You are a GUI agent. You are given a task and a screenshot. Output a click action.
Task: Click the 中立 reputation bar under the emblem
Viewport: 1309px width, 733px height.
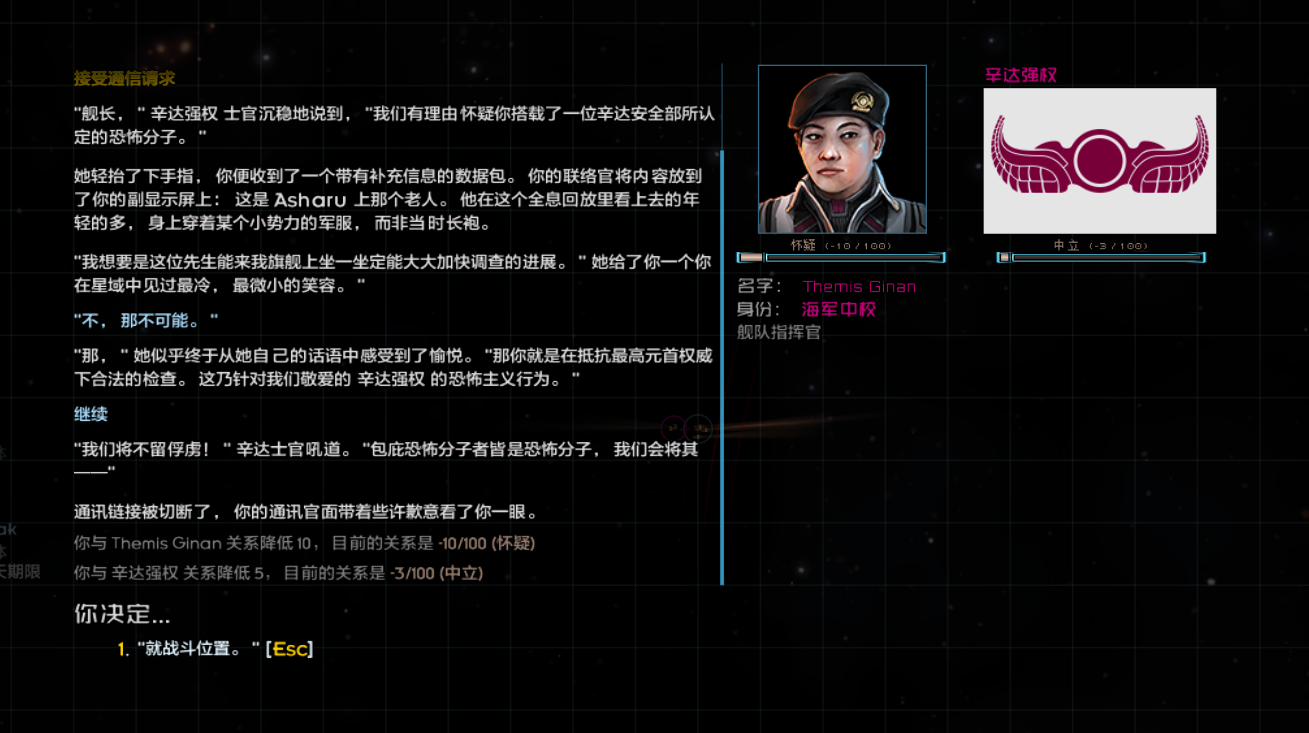pos(1110,257)
